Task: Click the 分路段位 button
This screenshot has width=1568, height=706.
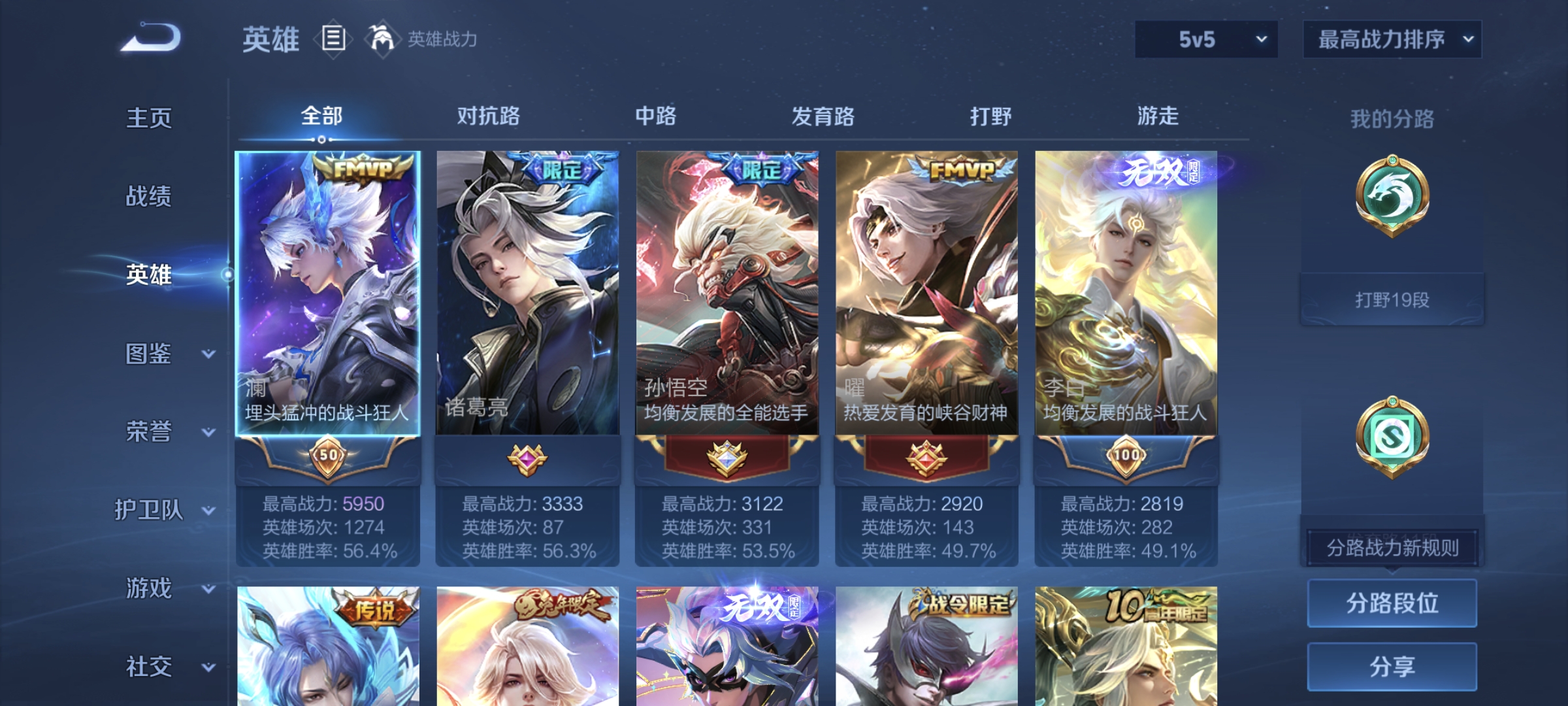Action: click(1392, 603)
